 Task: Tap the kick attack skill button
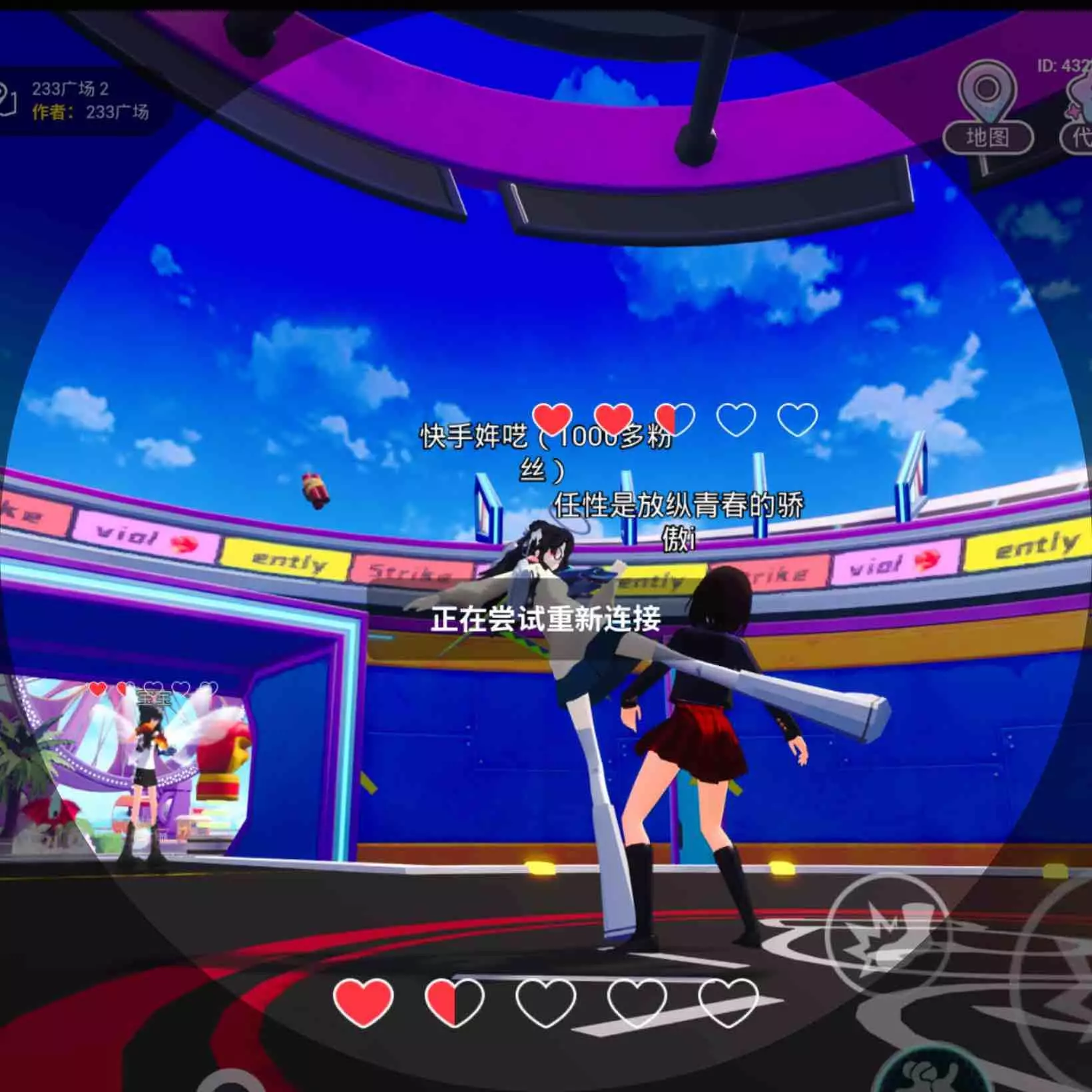(889, 931)
